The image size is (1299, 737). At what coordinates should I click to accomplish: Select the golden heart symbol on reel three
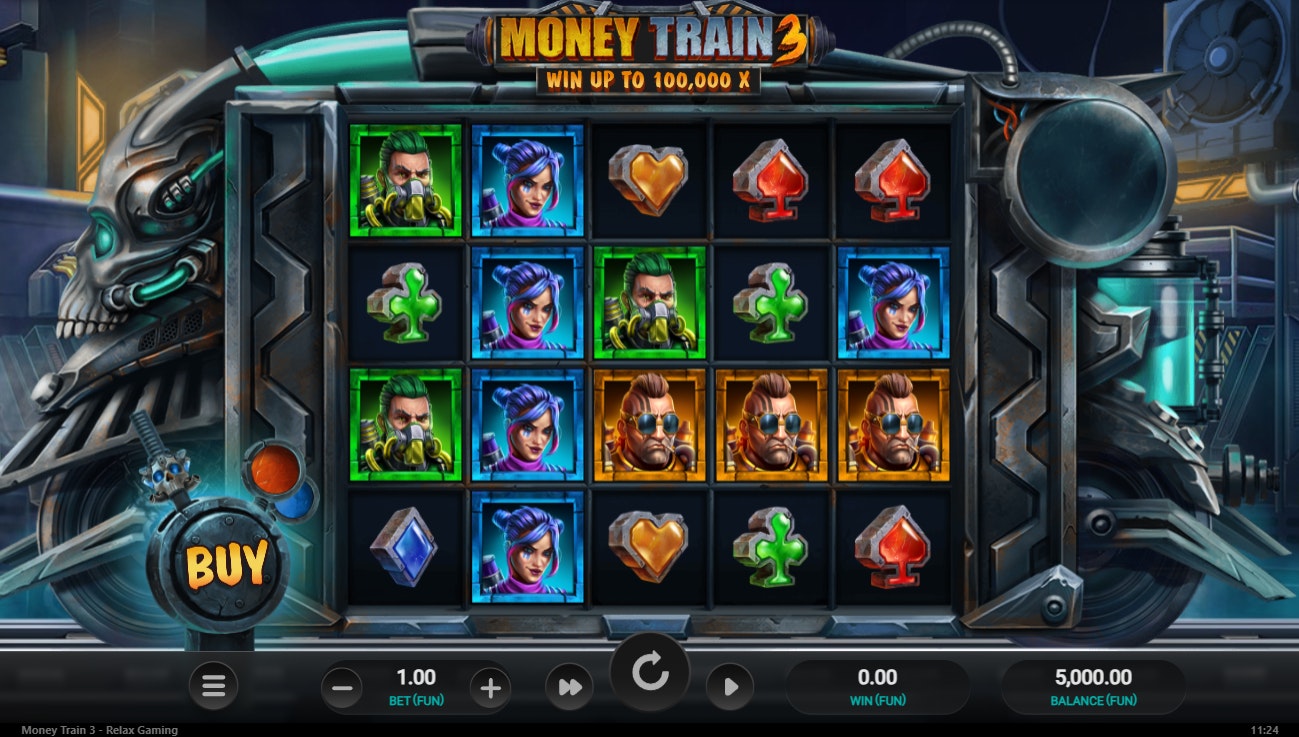click(650, 182)
